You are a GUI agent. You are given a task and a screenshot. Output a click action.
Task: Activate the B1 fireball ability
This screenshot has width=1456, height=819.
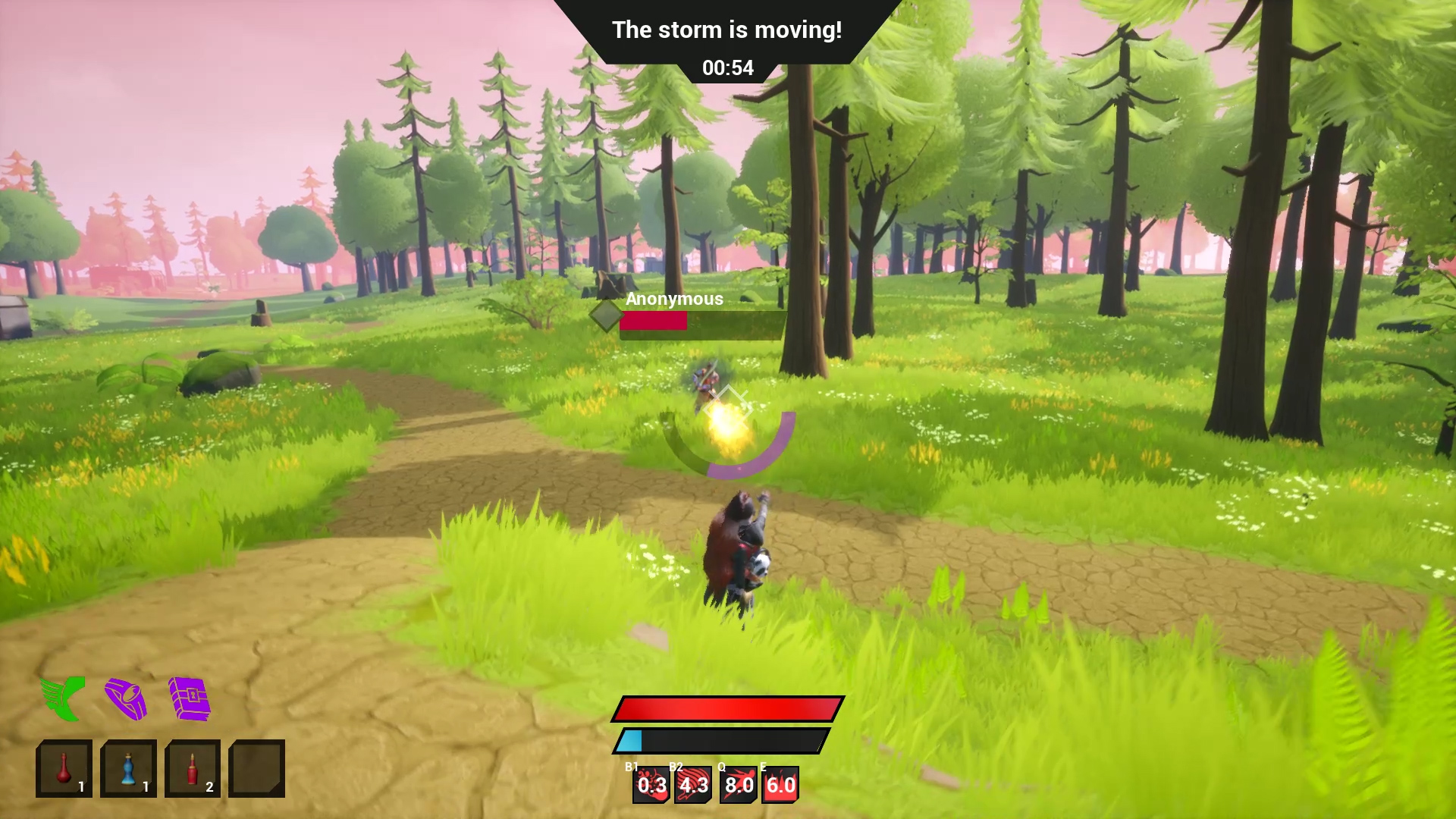click(651, 785)
